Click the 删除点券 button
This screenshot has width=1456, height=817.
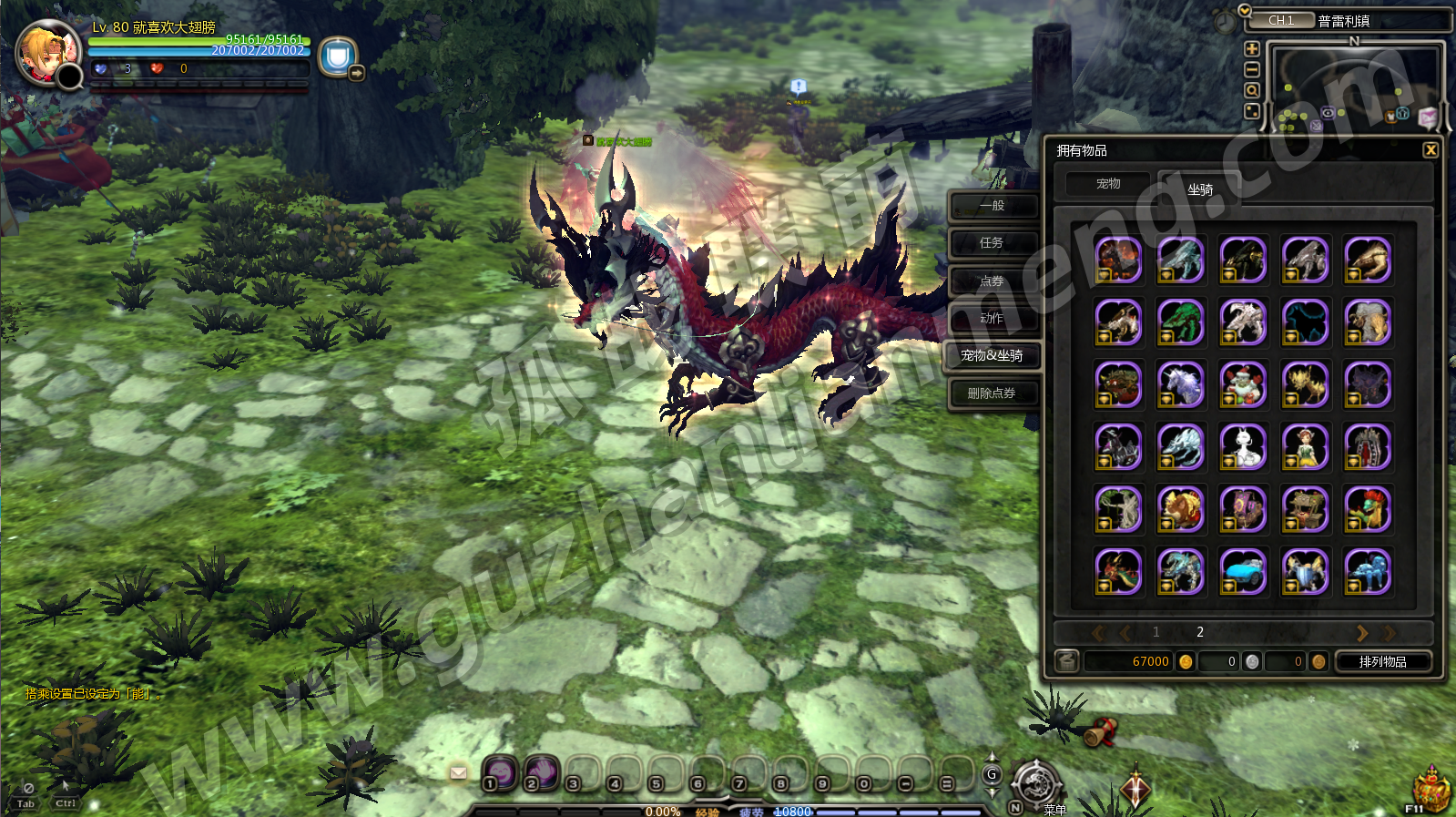pyautogui.click(x=992, y=393)
